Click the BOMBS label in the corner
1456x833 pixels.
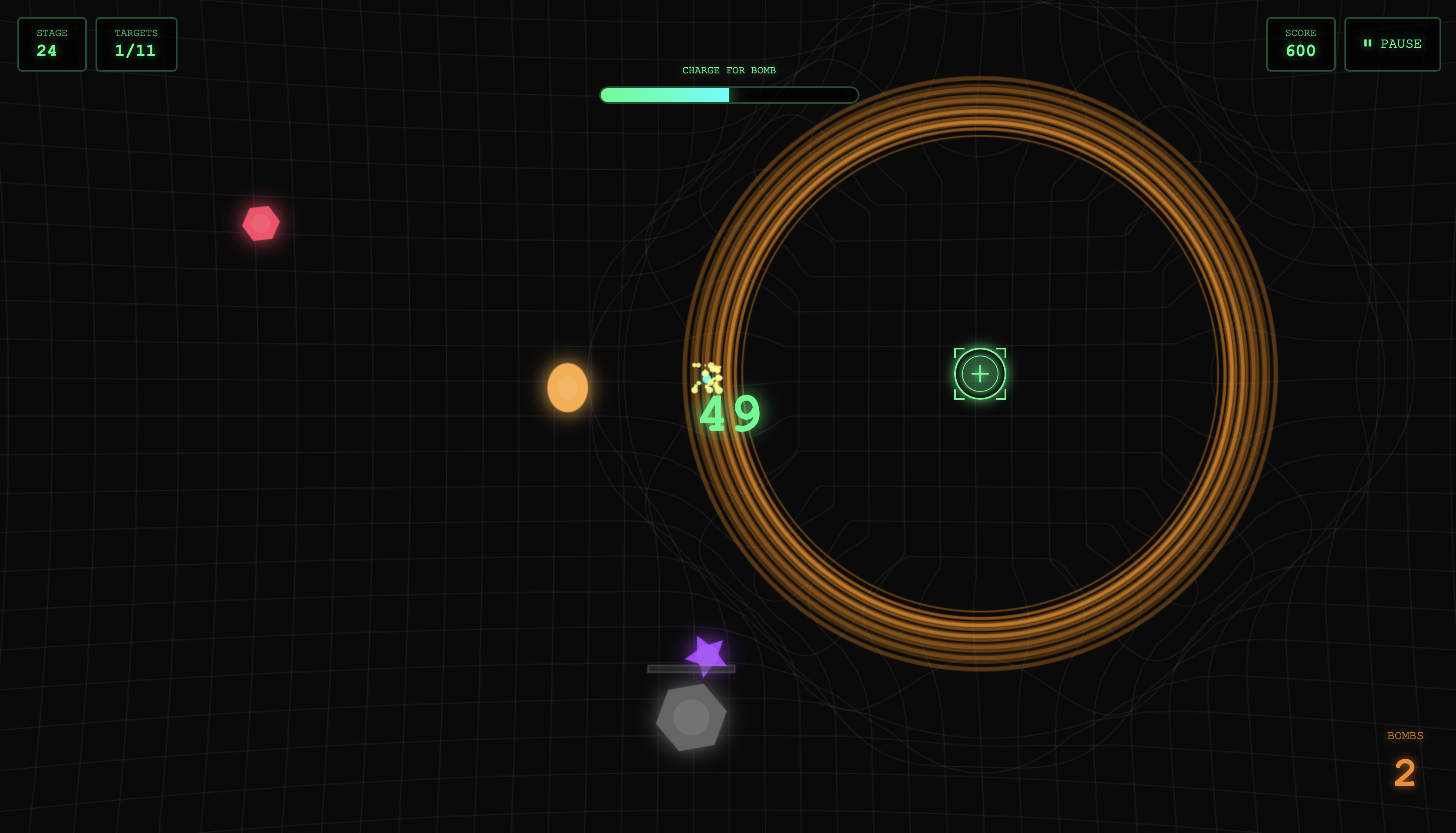click(x=1405, y=736)
